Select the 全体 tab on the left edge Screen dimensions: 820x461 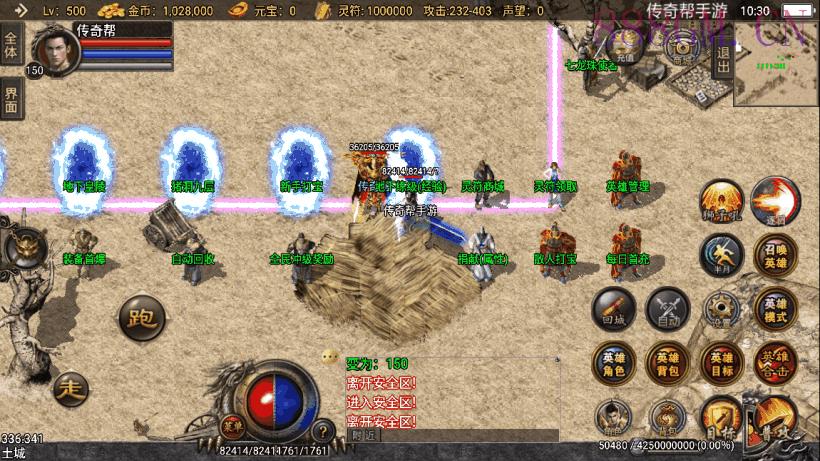11,46
